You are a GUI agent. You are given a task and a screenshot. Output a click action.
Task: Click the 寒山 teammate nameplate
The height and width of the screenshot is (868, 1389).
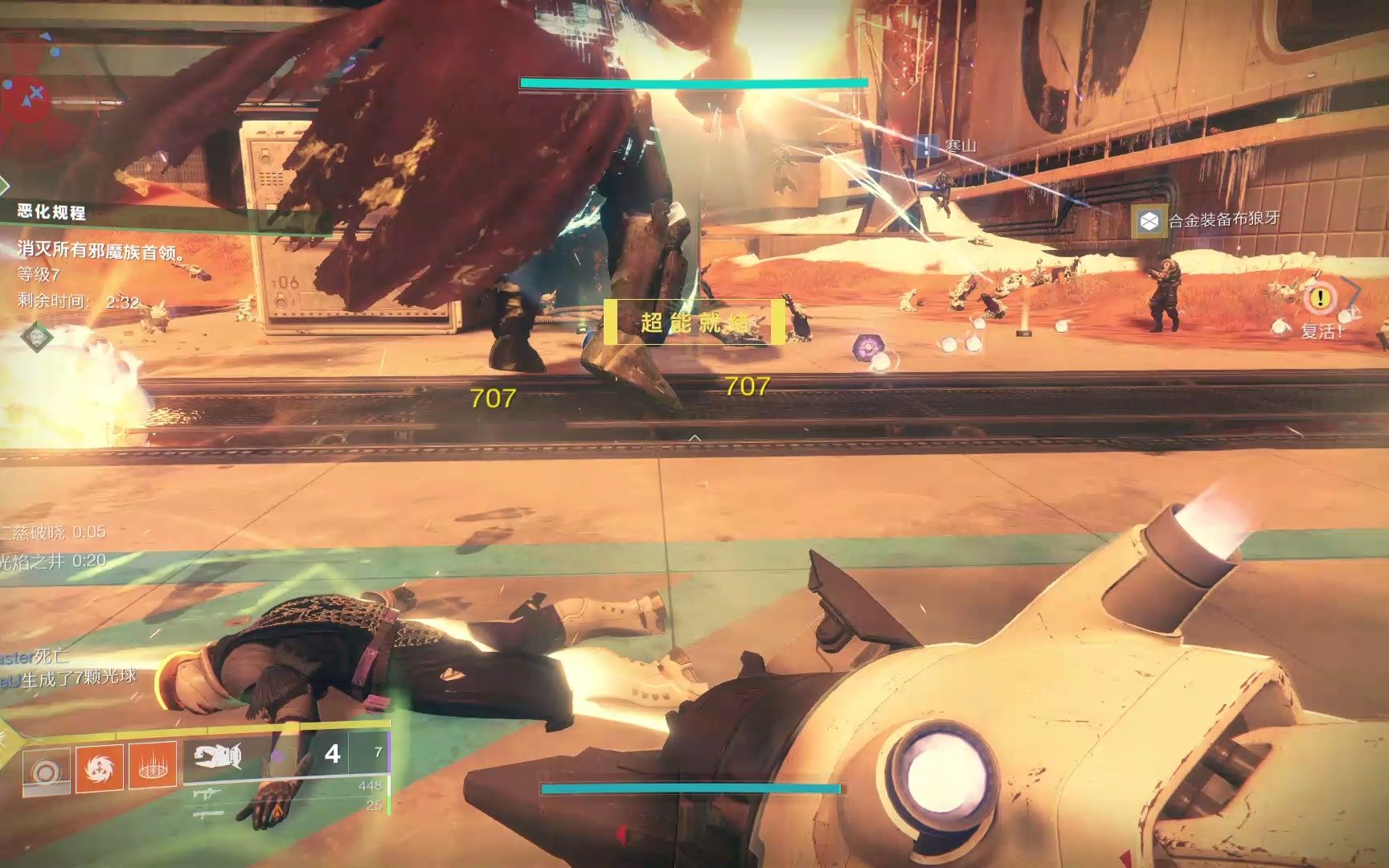pyautogui.click(x=927, y=147)
